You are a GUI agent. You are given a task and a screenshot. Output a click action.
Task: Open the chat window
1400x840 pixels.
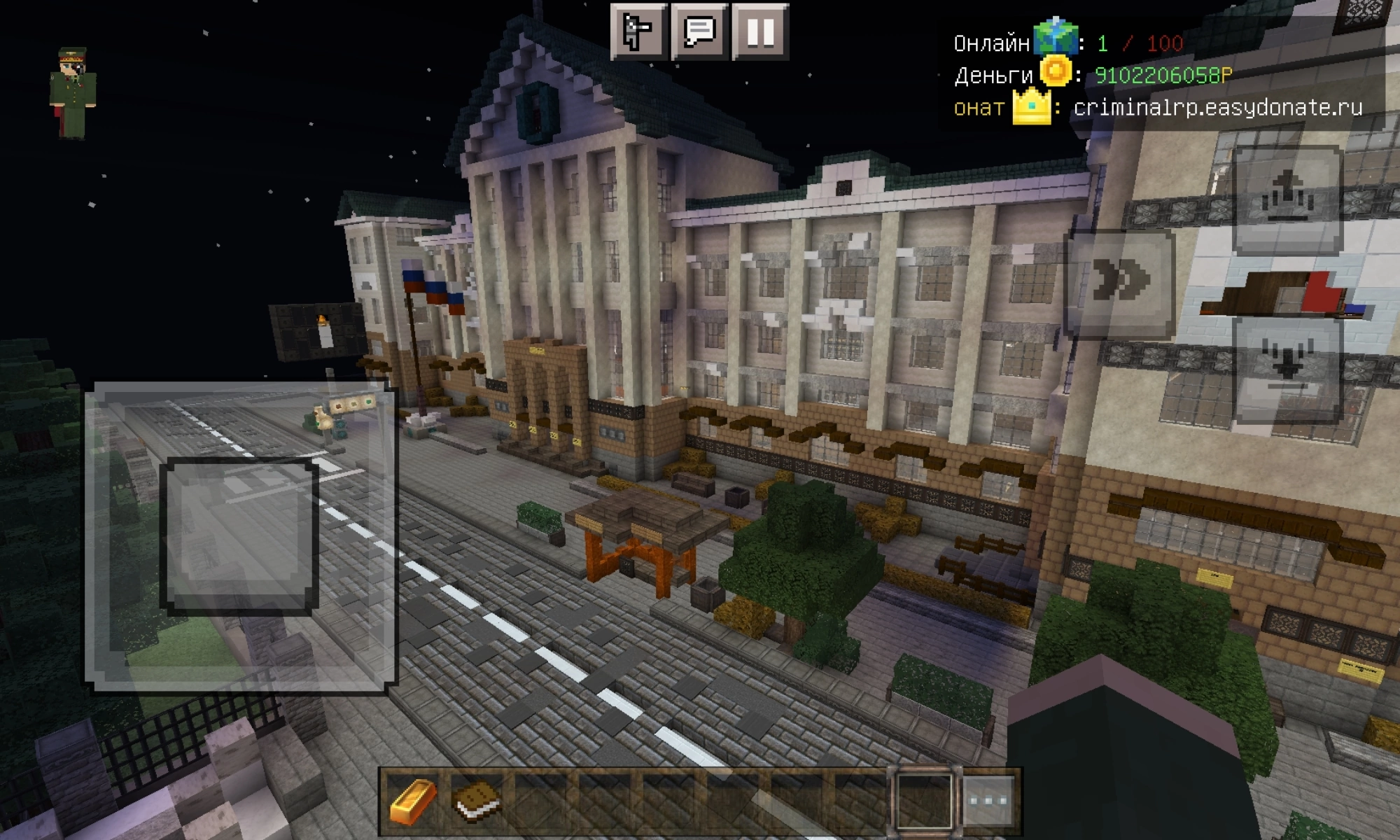pyautogui.click(x=699, y=31)
